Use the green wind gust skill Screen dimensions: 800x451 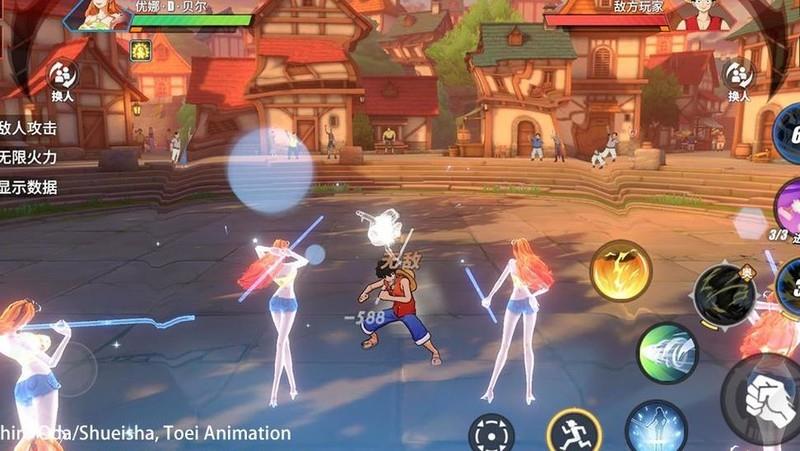click(x=667, y=352)
